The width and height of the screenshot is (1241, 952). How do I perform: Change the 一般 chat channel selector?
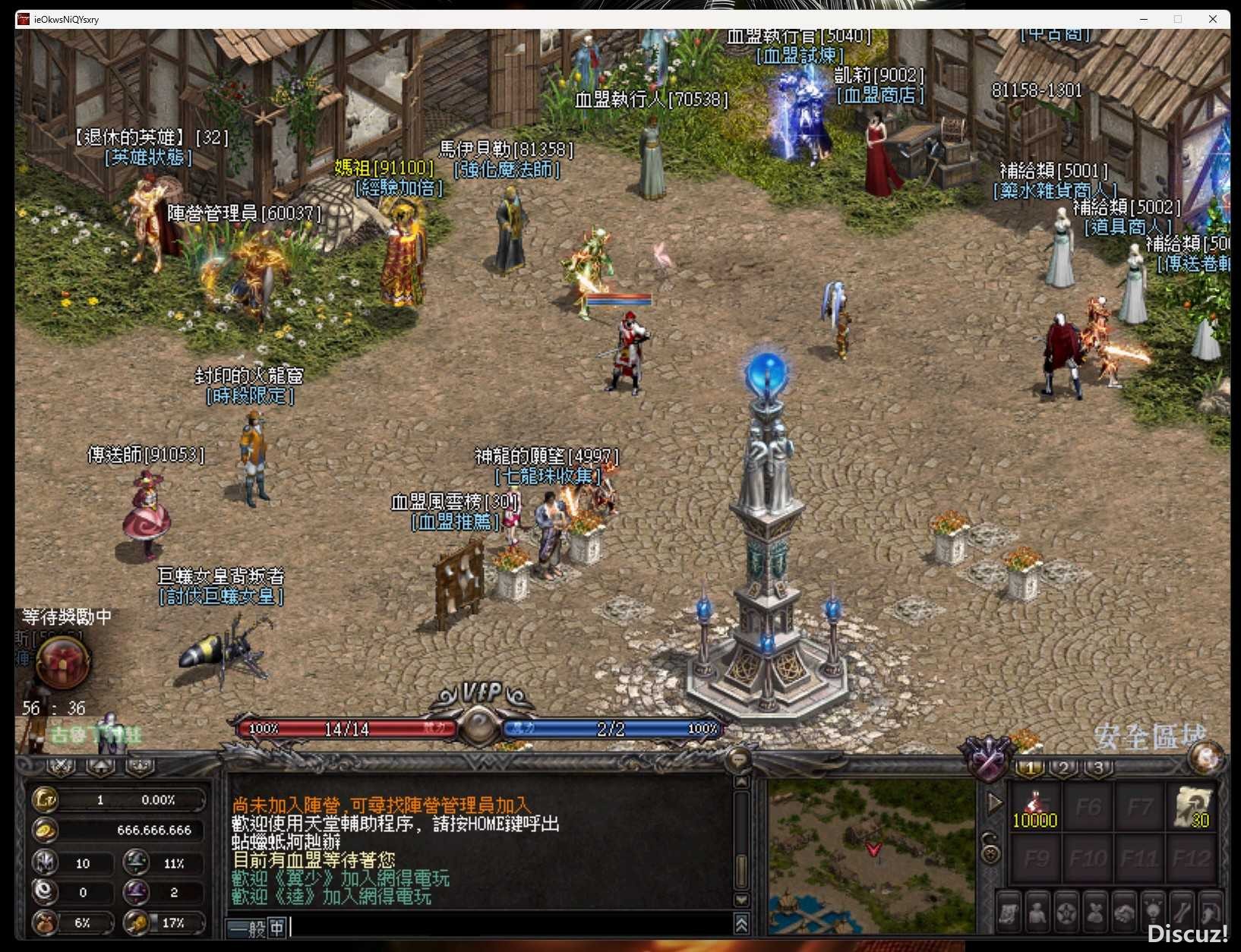[248, 928]
